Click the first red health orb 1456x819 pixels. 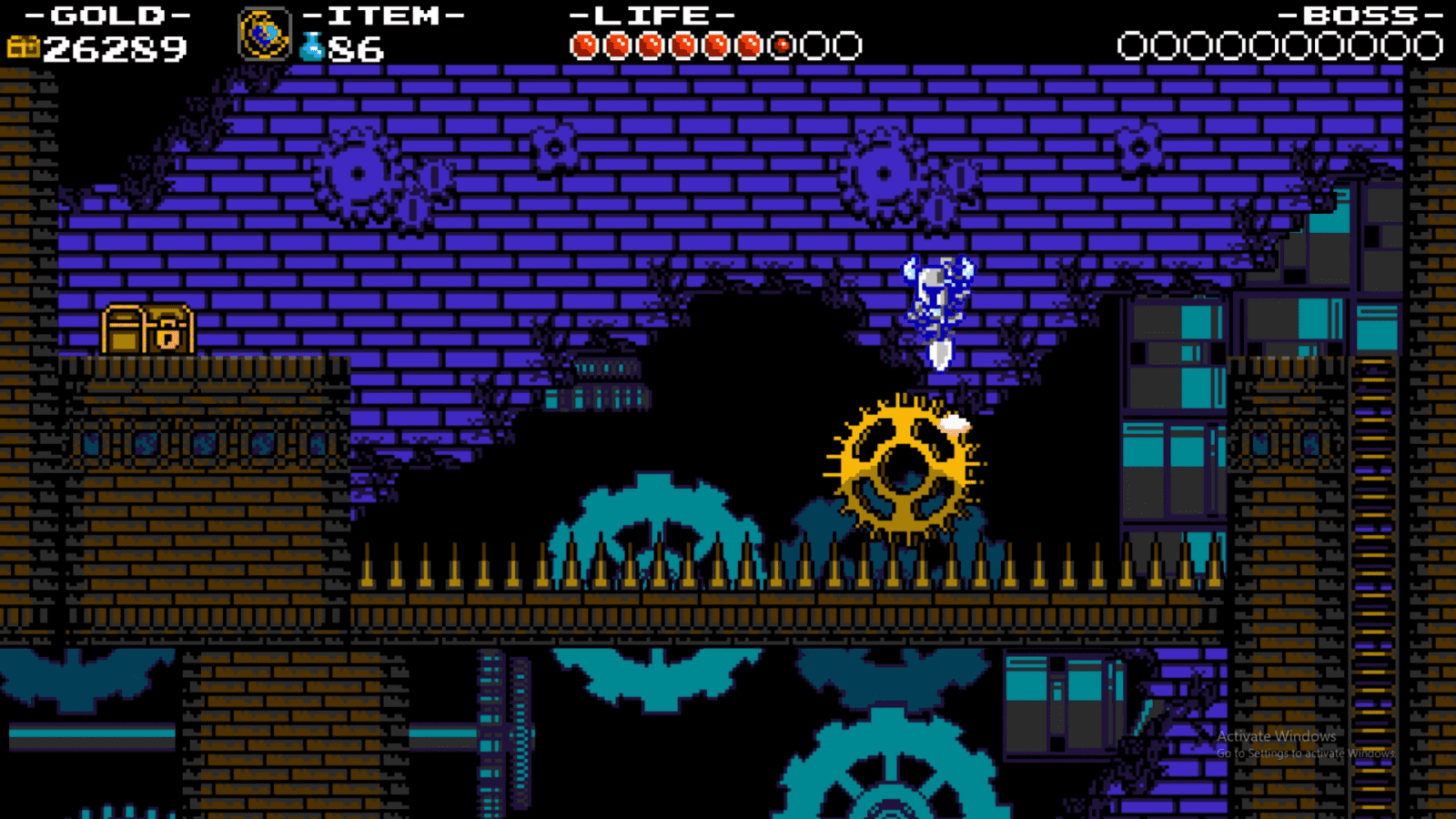[583, 41]
